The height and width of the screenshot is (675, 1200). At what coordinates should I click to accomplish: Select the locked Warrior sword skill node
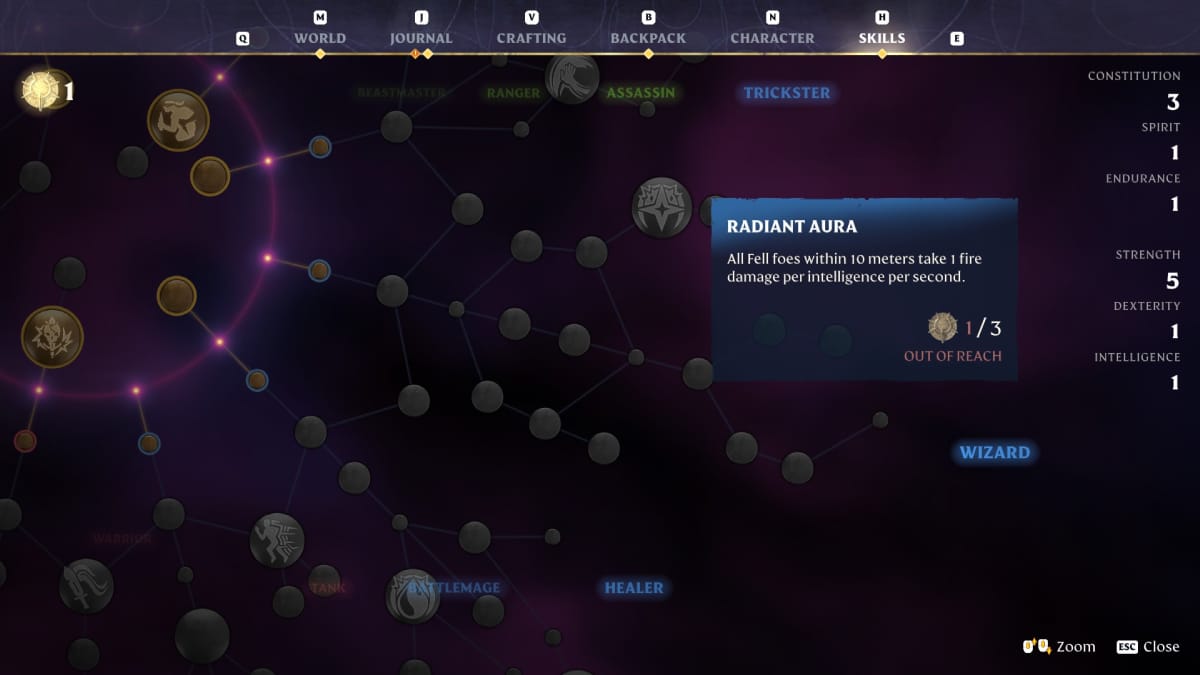pos(86,585)
